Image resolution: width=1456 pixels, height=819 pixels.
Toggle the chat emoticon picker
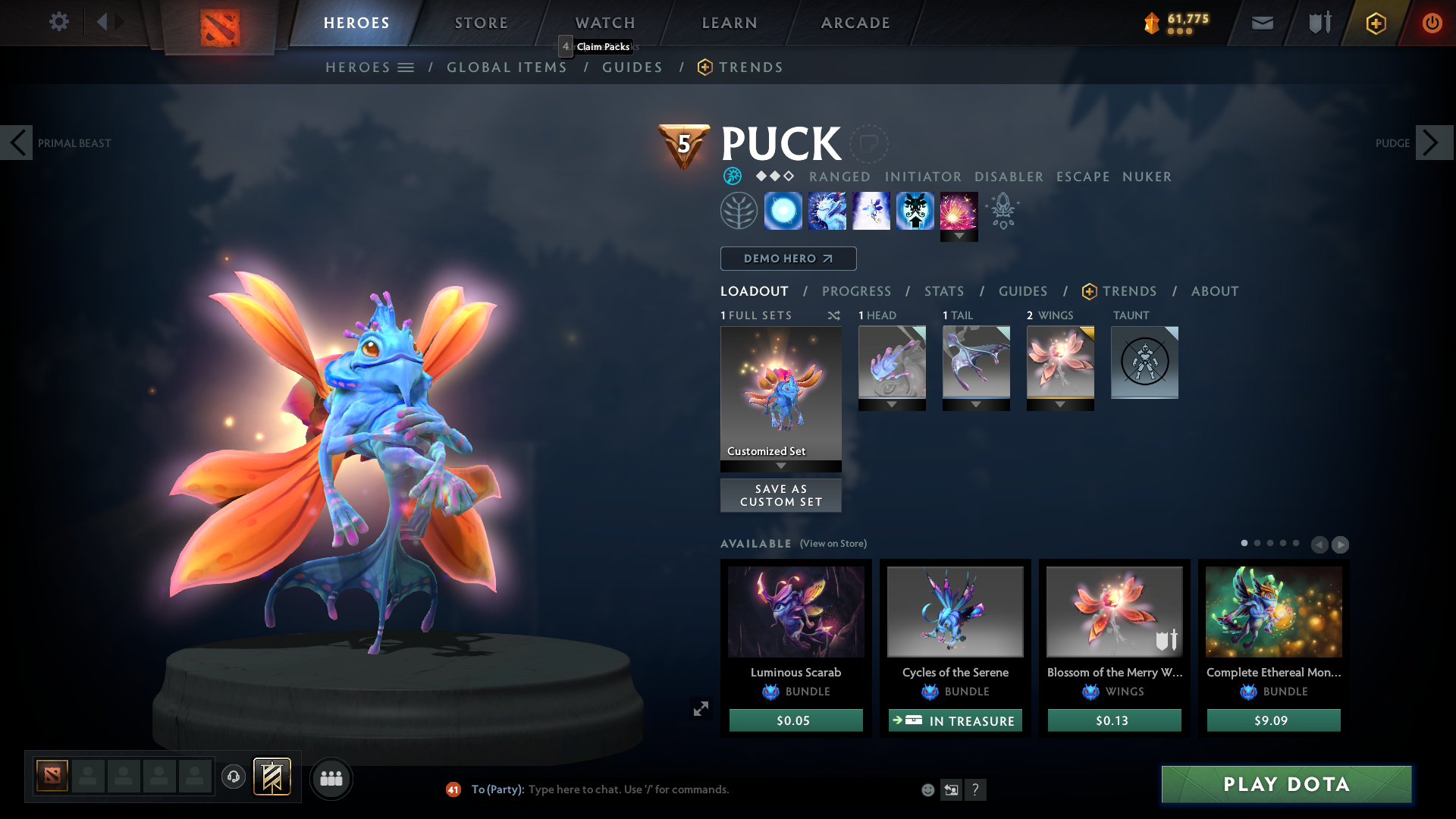[x=927, y=789]
